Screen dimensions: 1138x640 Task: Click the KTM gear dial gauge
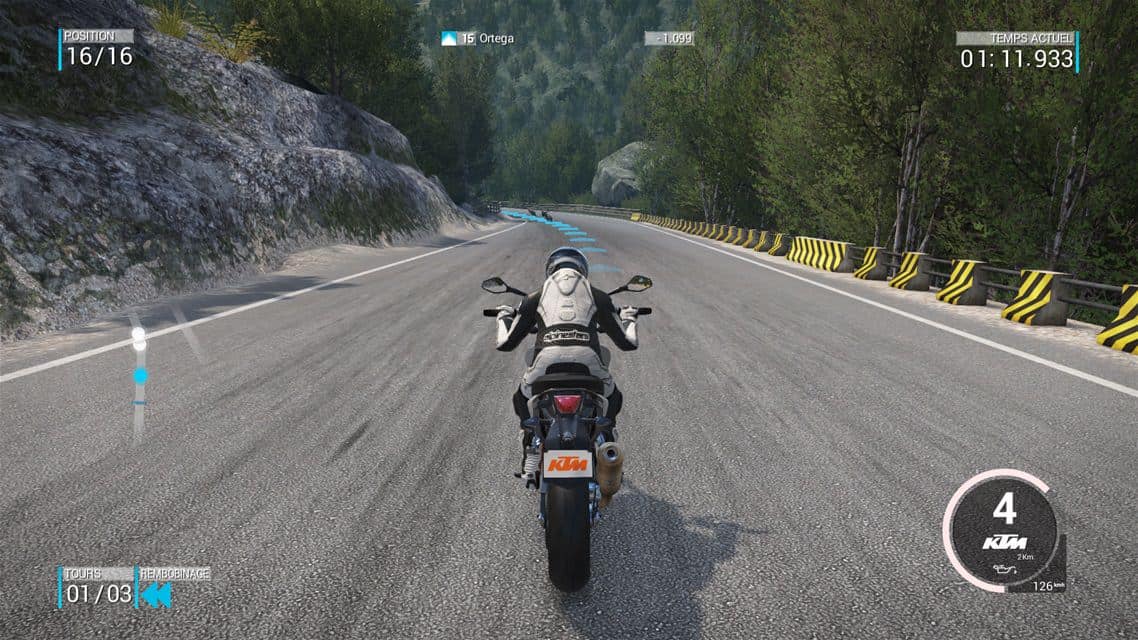point(1003,530)
